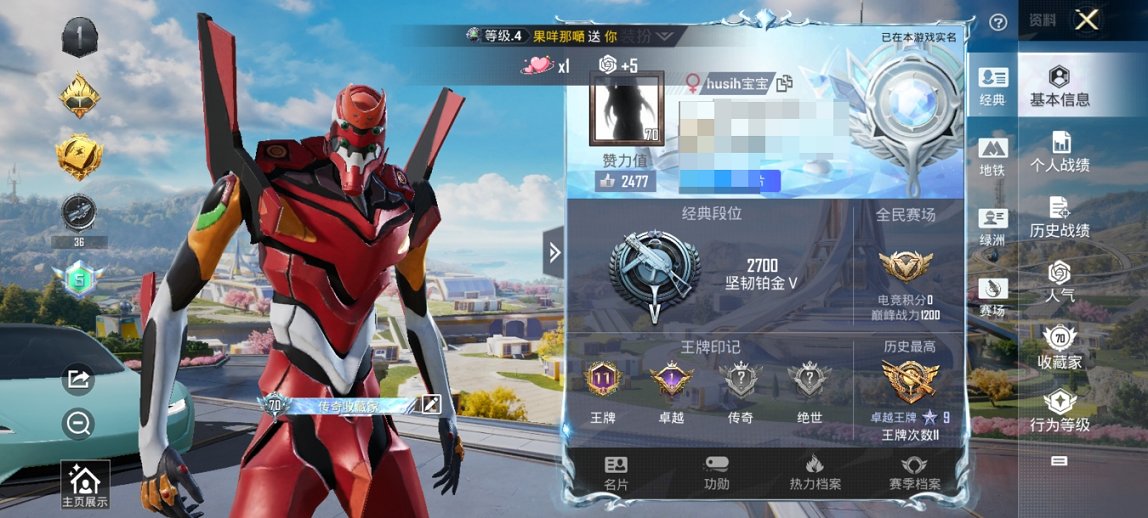The height and width of the screenshot is (518, 1148).
Task: Open the 个人战绩 section
Action: coord(1060,152)
